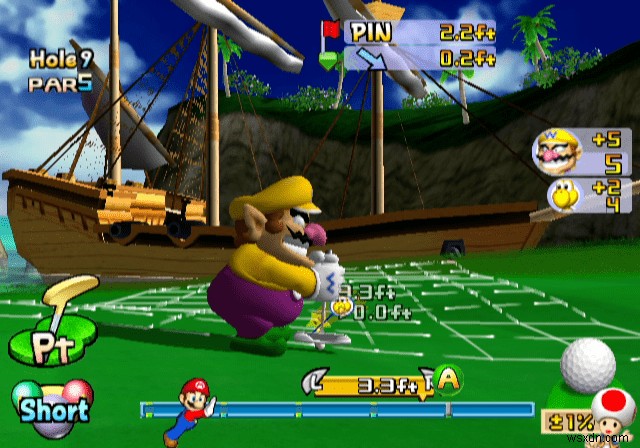Click the Toad icon beside ±1%
Screen dimensions: 640x448
[610, 416]
